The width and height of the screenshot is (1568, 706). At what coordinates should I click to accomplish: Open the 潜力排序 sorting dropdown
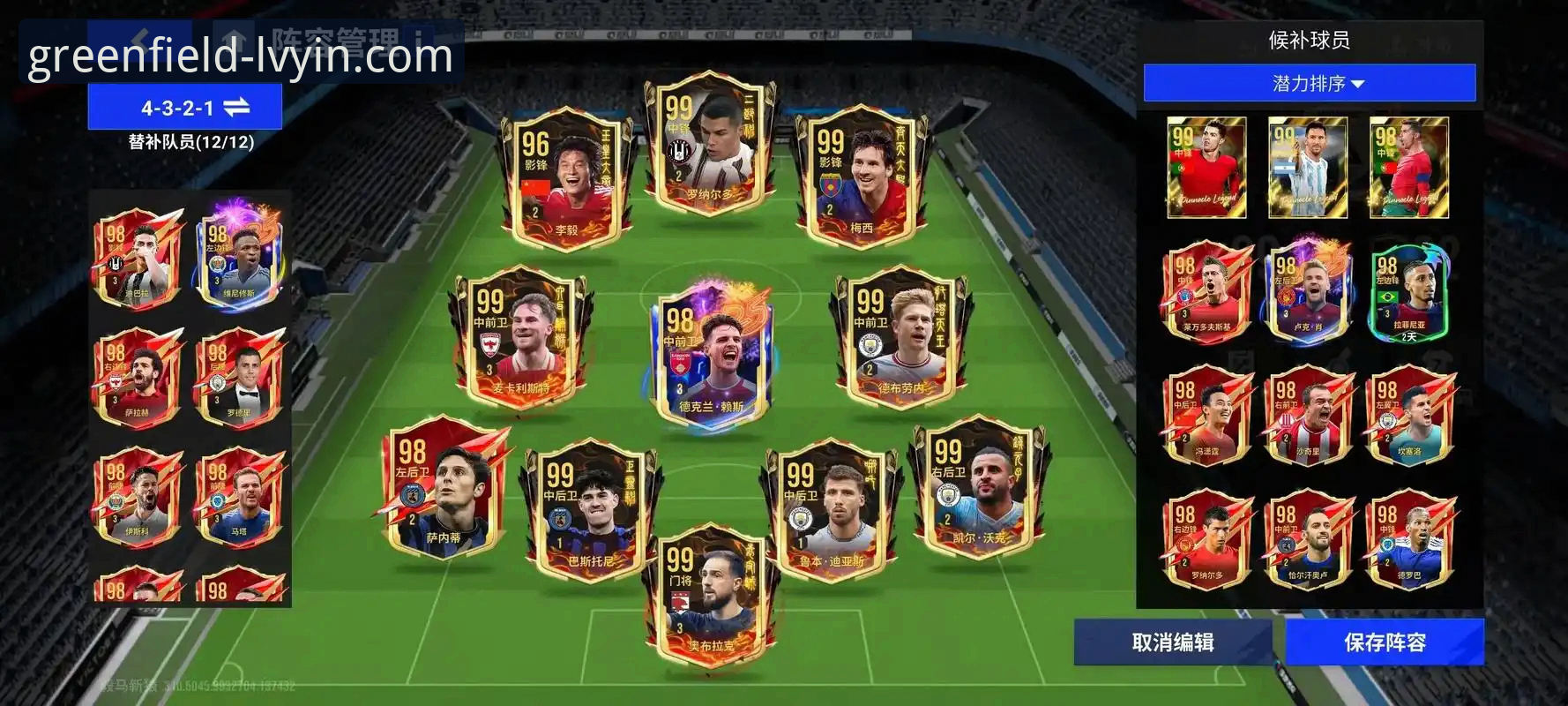1309,83
